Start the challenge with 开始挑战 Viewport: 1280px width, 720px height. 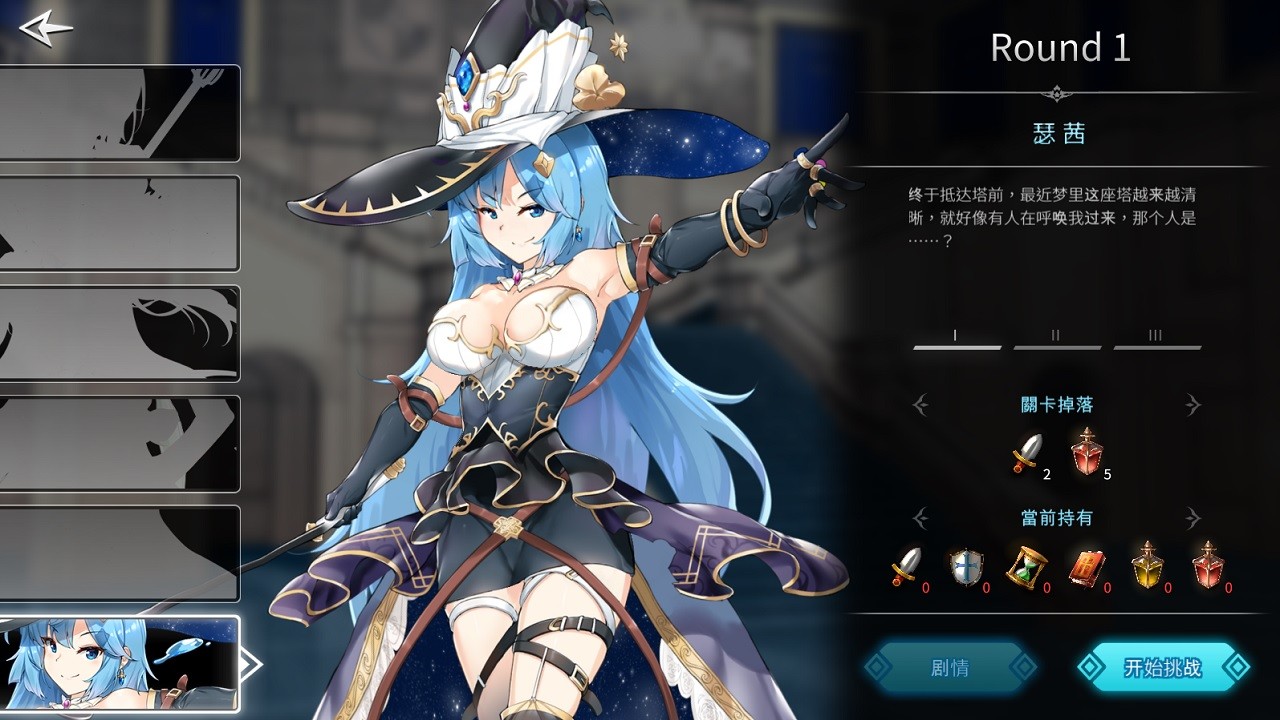point(1163,667)
